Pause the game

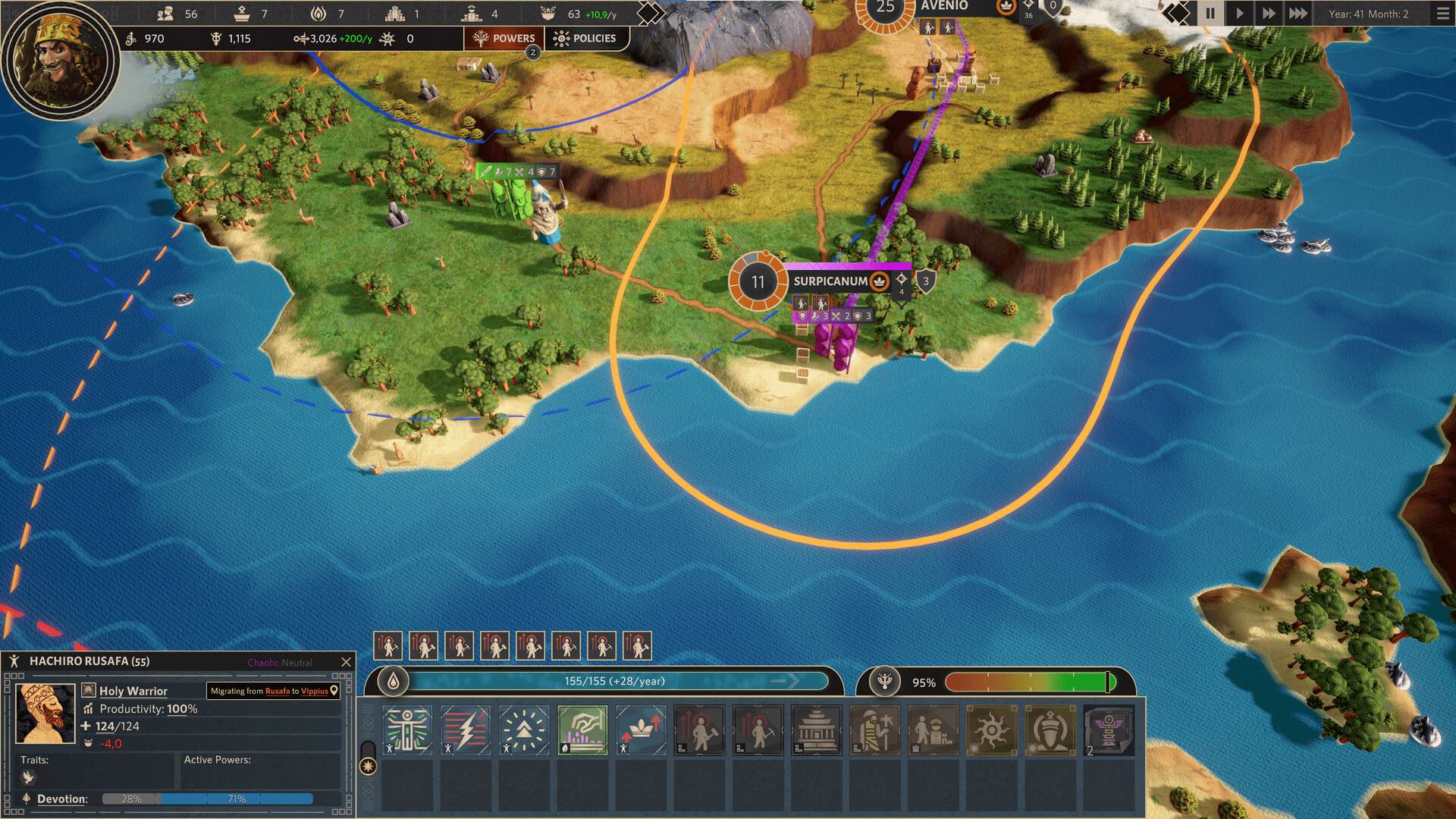click(1210, 14)
